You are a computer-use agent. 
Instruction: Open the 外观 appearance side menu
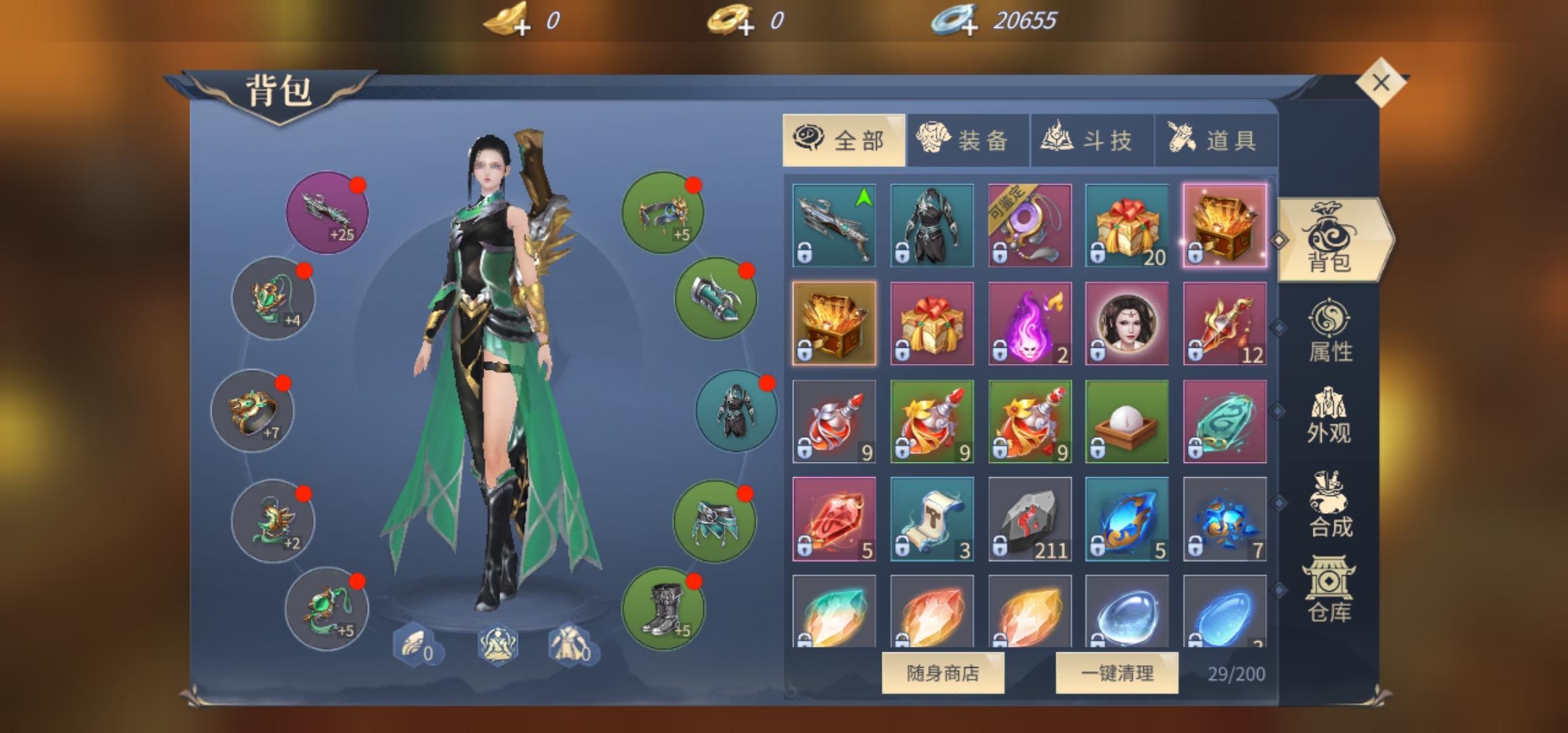coord(1329,415)
